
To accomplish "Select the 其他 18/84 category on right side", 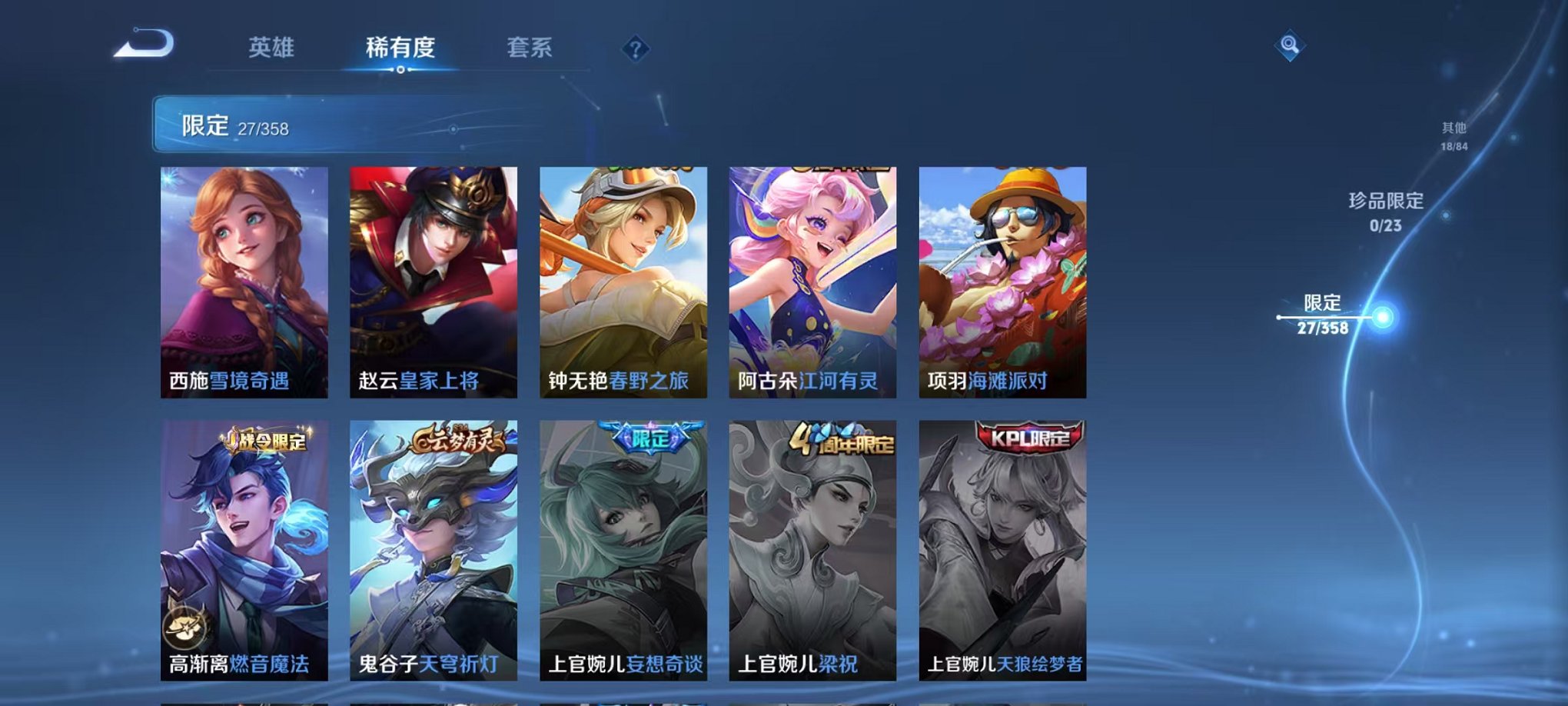I will (x=1453, y=136).
